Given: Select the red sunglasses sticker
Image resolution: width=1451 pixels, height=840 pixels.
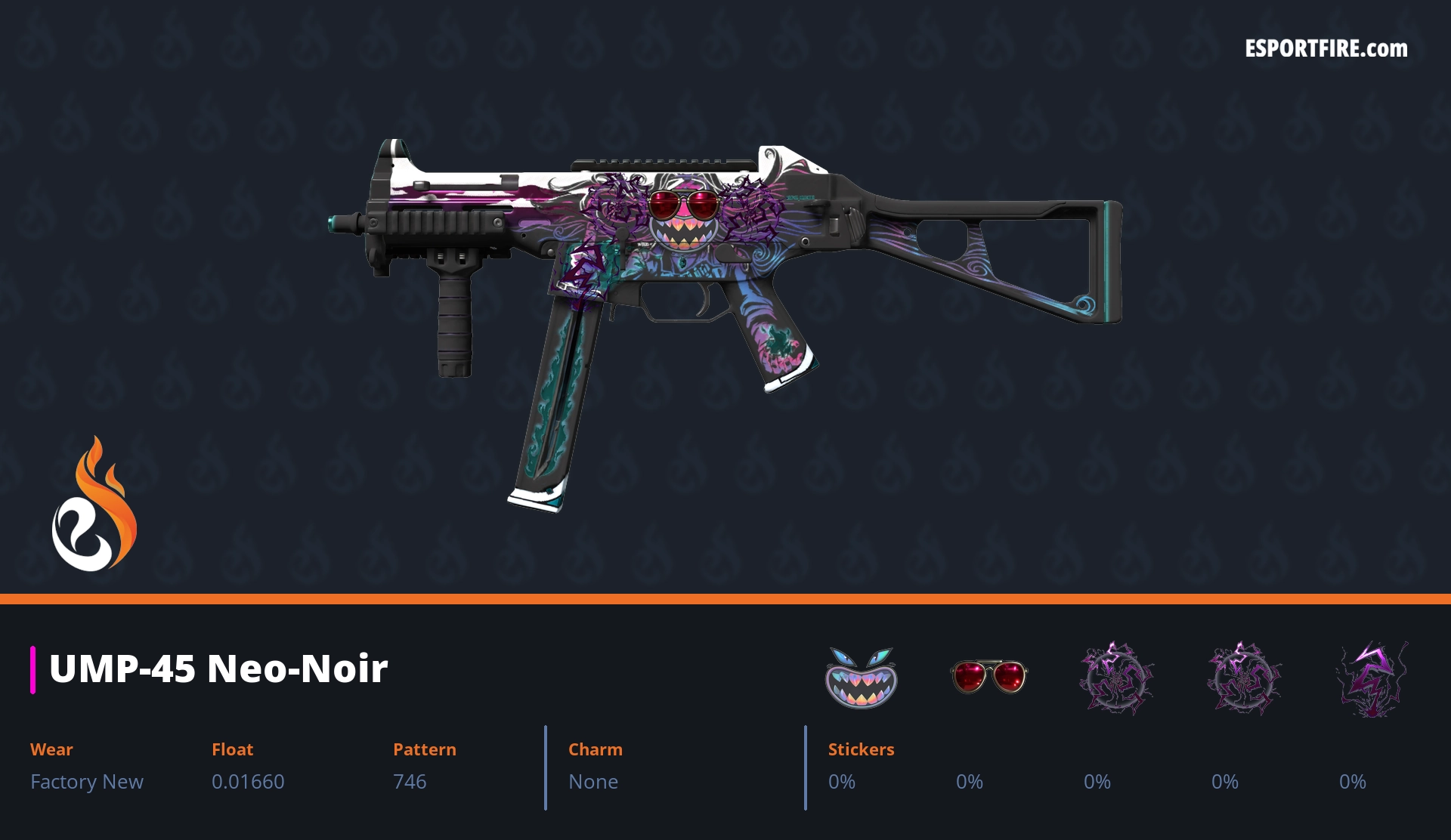Looking at the screenshot, I should pyautogui.click(x=988, y=675).
